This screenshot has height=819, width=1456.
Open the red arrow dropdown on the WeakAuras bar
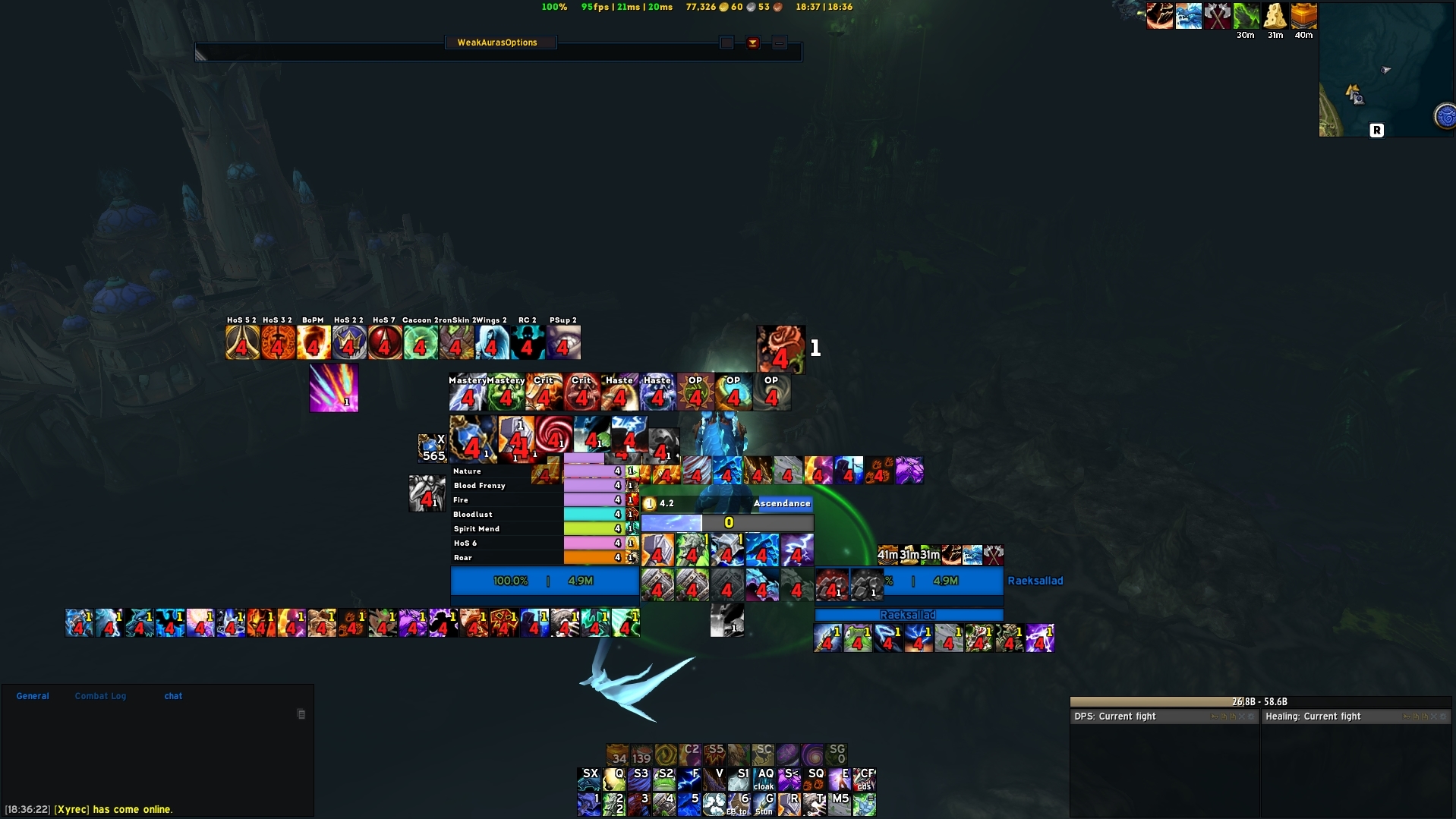tap(753, 43)
